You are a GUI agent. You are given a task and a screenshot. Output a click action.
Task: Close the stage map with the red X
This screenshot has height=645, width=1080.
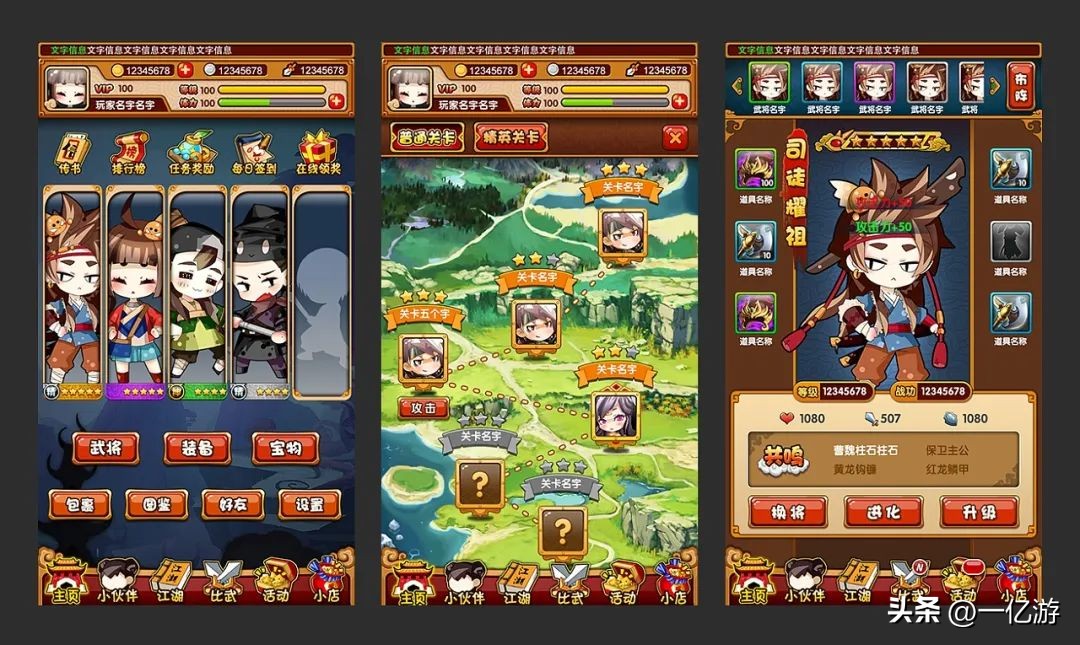pos(676,138)
